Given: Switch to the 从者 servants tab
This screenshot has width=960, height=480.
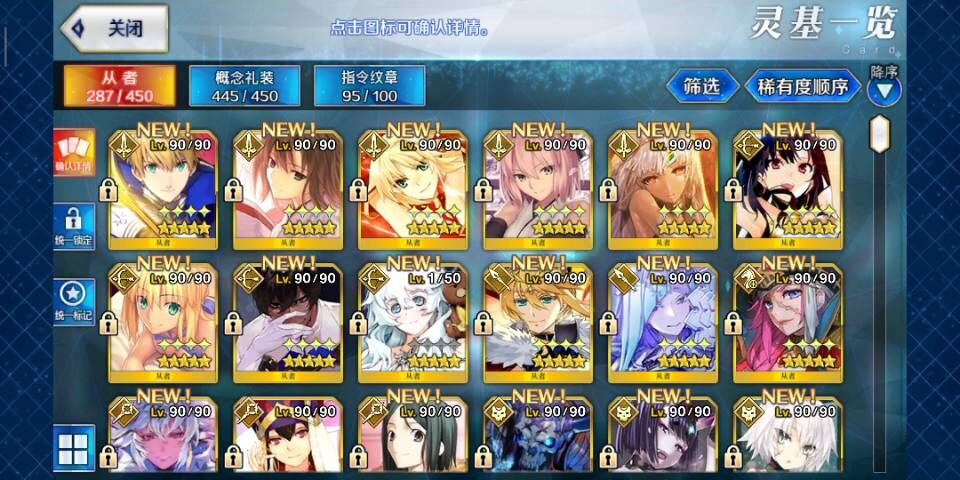Looking at the screenshot, I should [120, 87].
